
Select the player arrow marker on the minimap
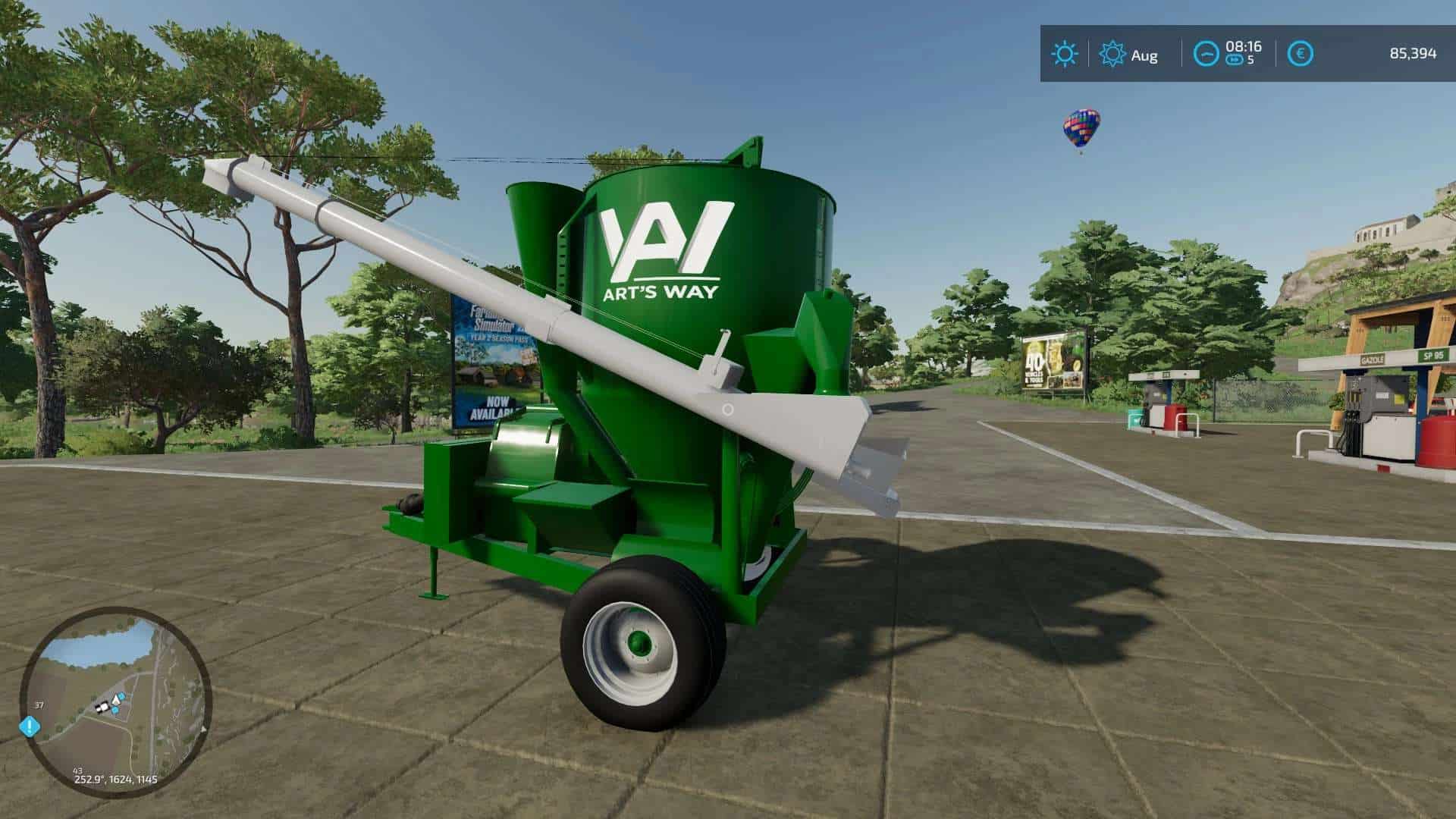[116, 700]
